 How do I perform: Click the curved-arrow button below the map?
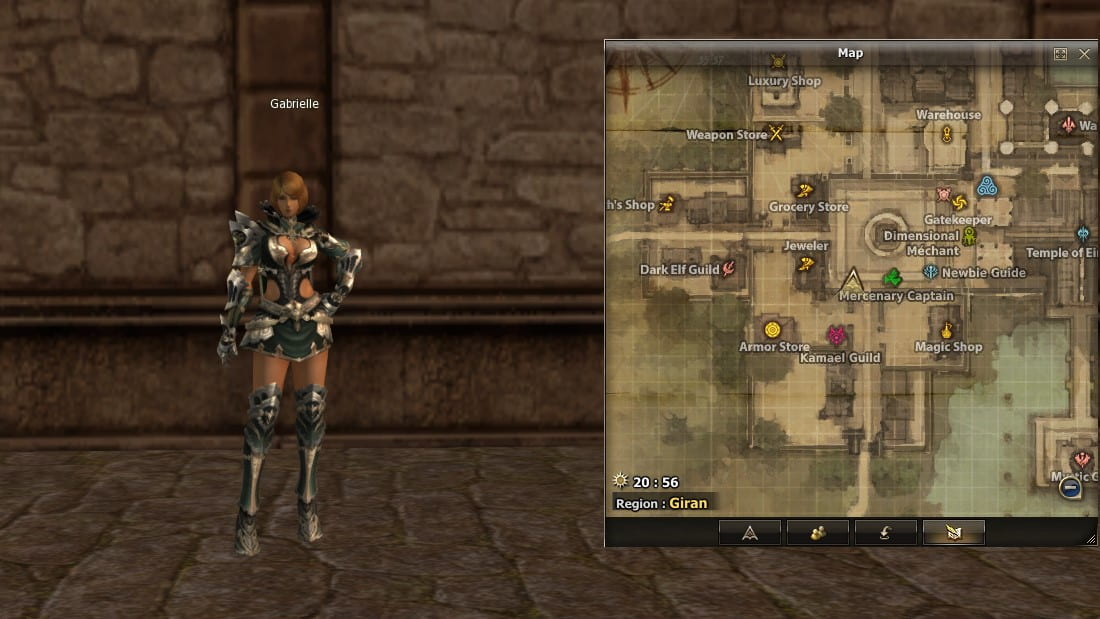click(886, 533)
